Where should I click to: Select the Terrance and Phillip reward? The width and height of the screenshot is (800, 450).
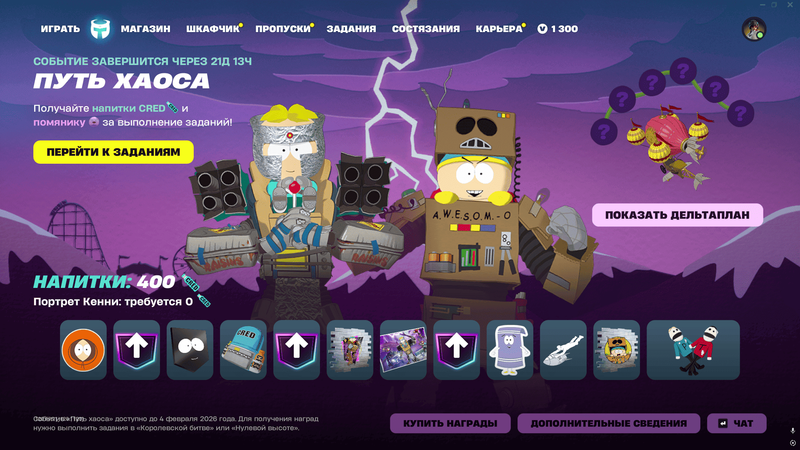(x=693, y=350)
